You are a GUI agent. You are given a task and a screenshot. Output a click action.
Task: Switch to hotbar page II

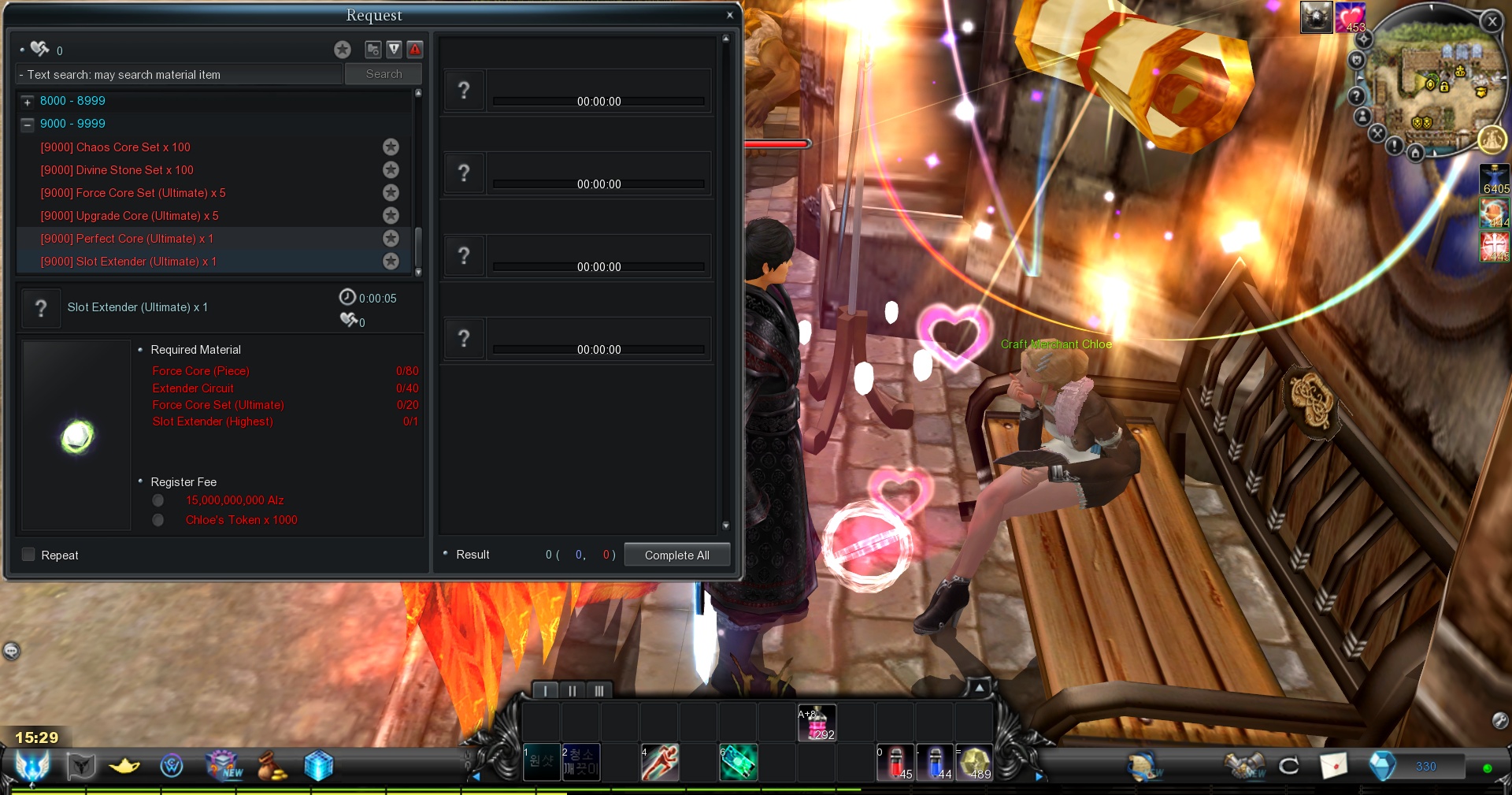coord(572,691)
